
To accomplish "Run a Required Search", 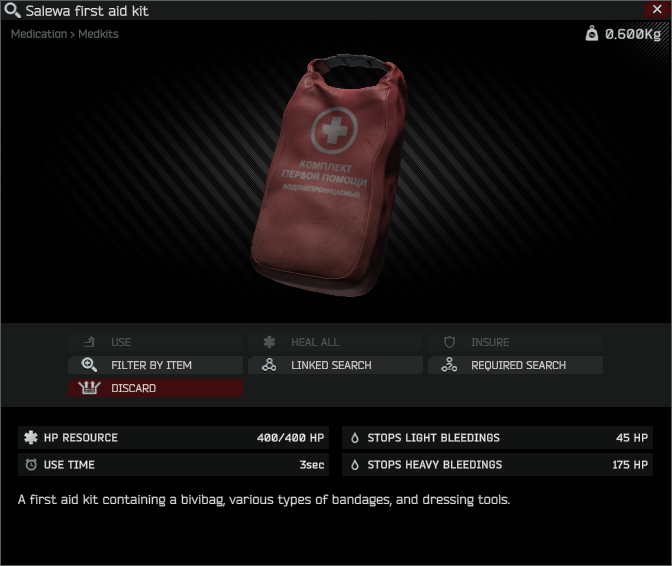I will (x=516, y=365).
